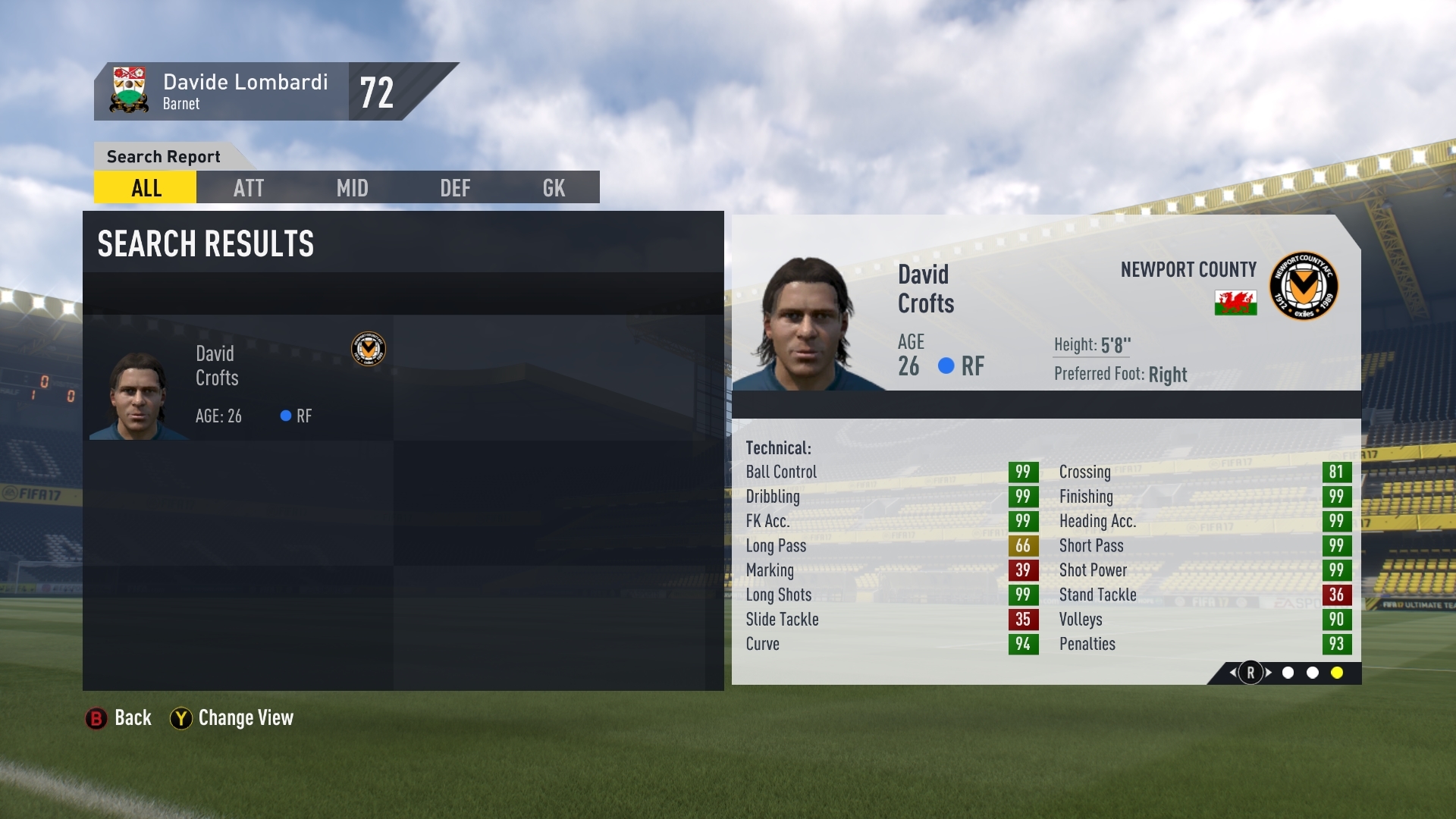This screenshot has height=819, width=1456.
Task: Click the green 99 Ball Control stat bar
Action: tap(1022, 471)
